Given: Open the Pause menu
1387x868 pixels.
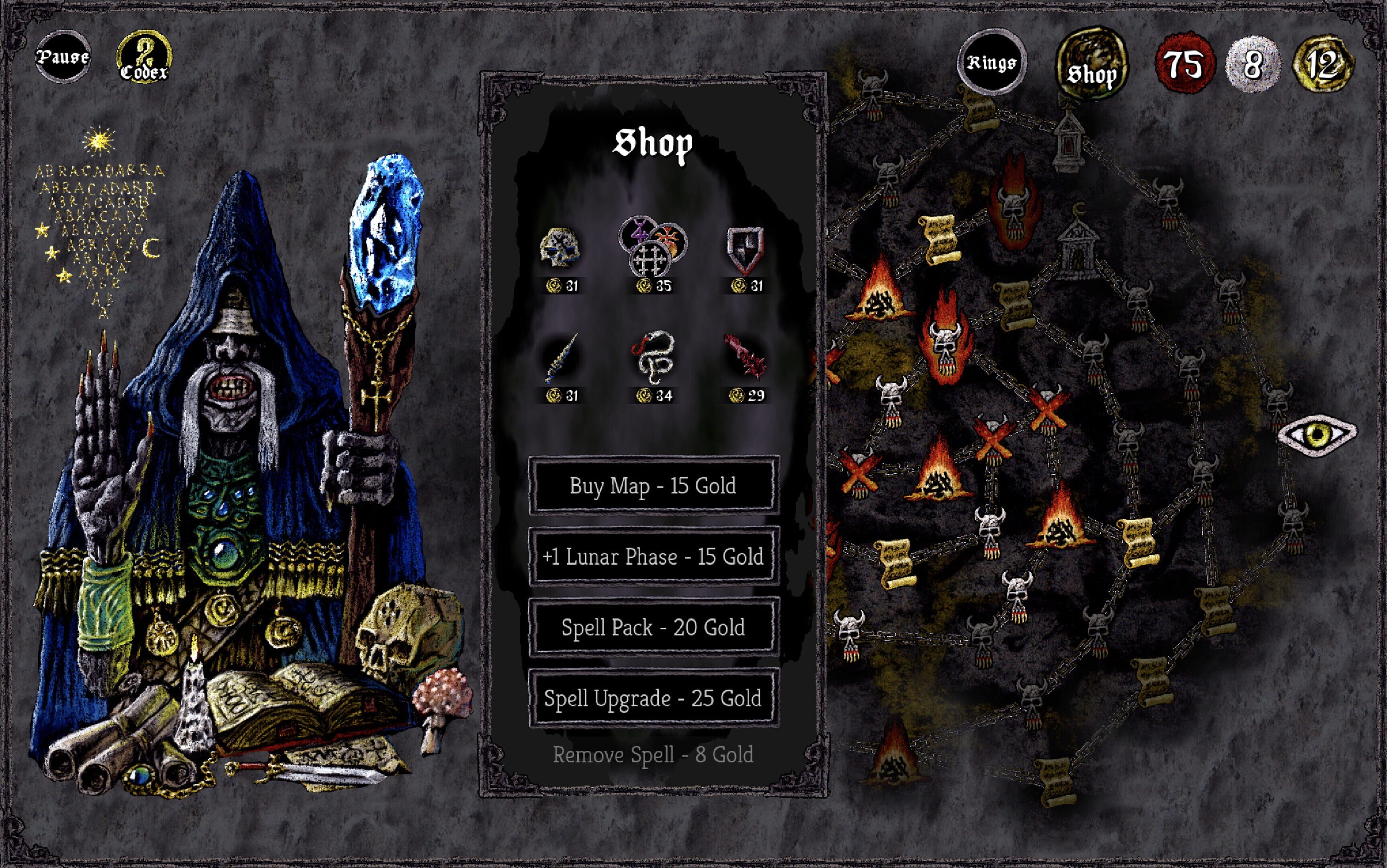Looking at the screenshot, I should (63, 57).
